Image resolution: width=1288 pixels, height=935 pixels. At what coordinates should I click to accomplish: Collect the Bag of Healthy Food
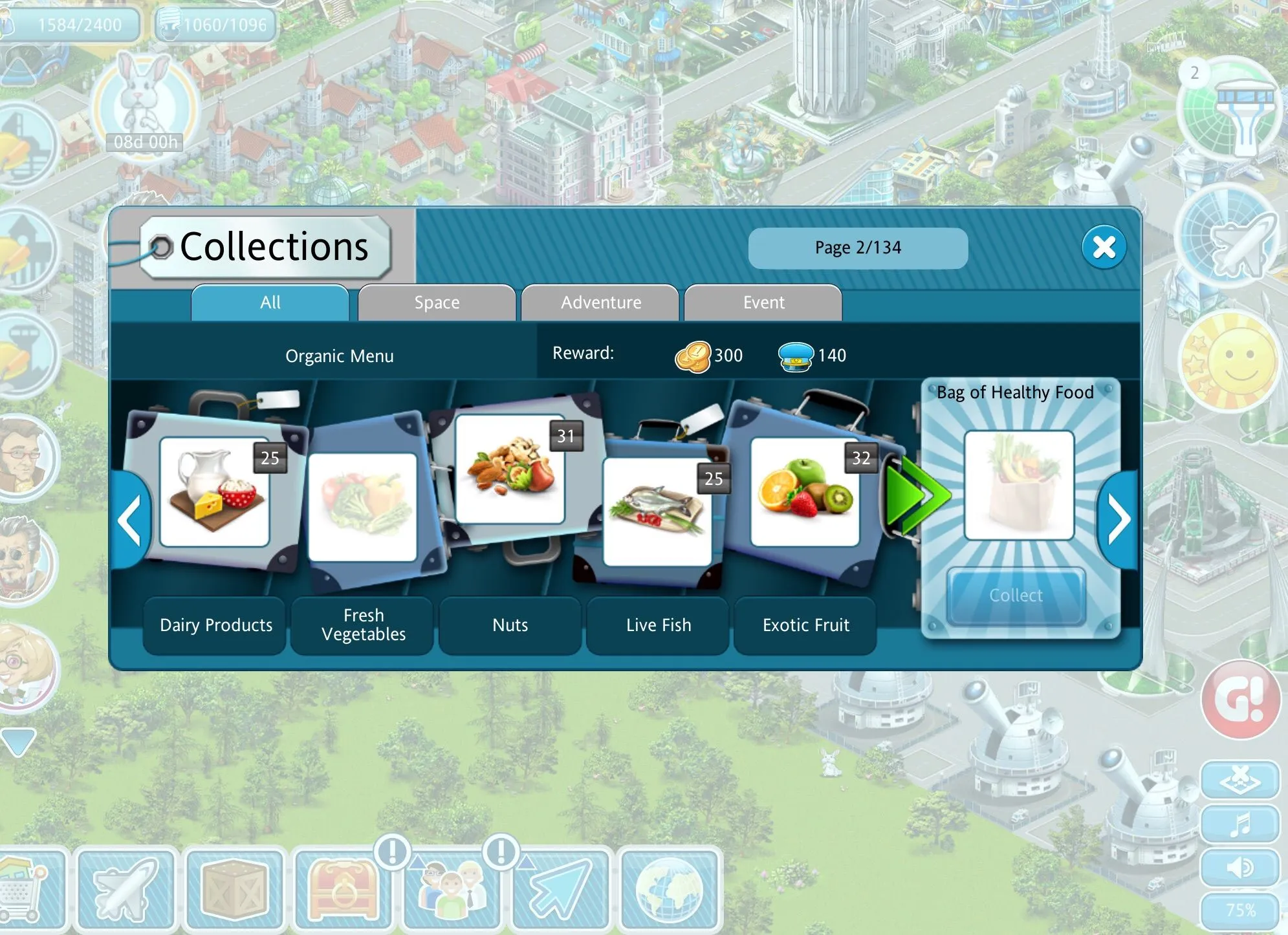click(1016, 596)
